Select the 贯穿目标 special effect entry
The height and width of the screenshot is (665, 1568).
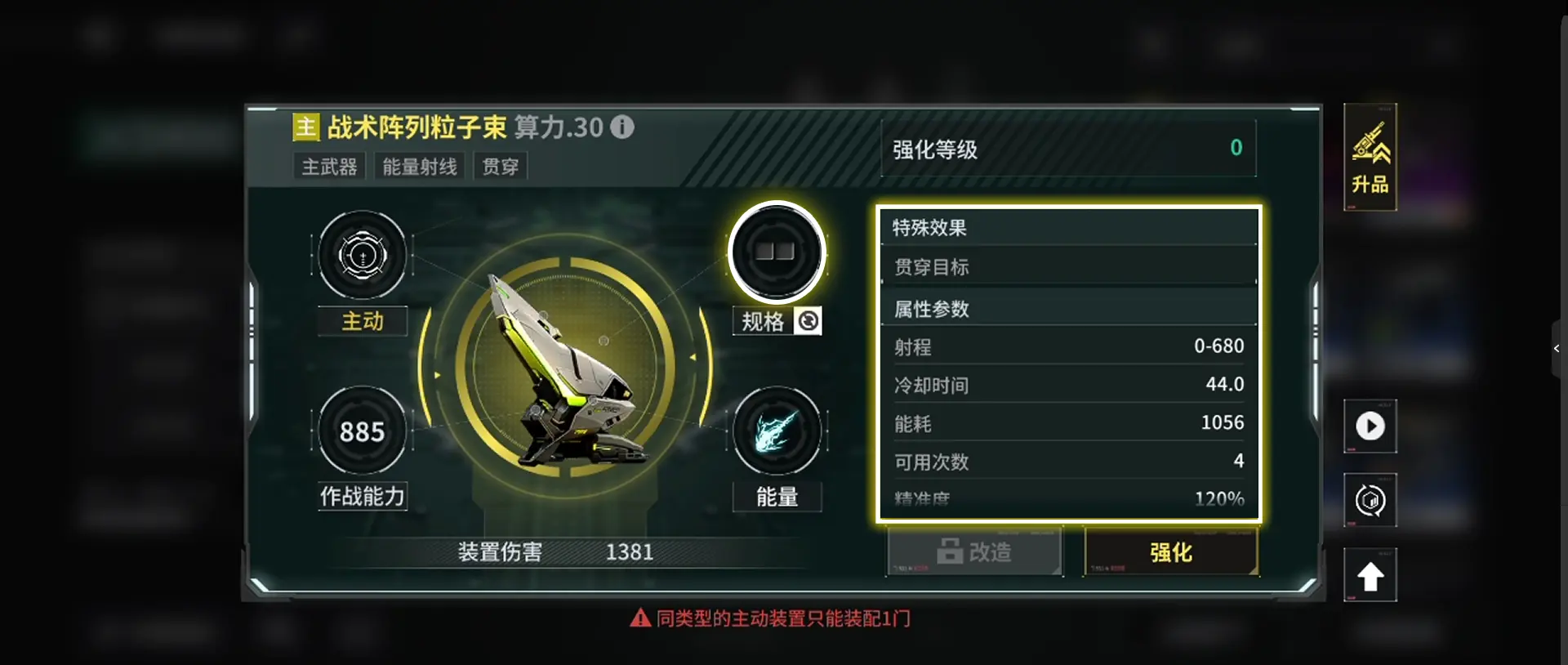click(1068, 266)
